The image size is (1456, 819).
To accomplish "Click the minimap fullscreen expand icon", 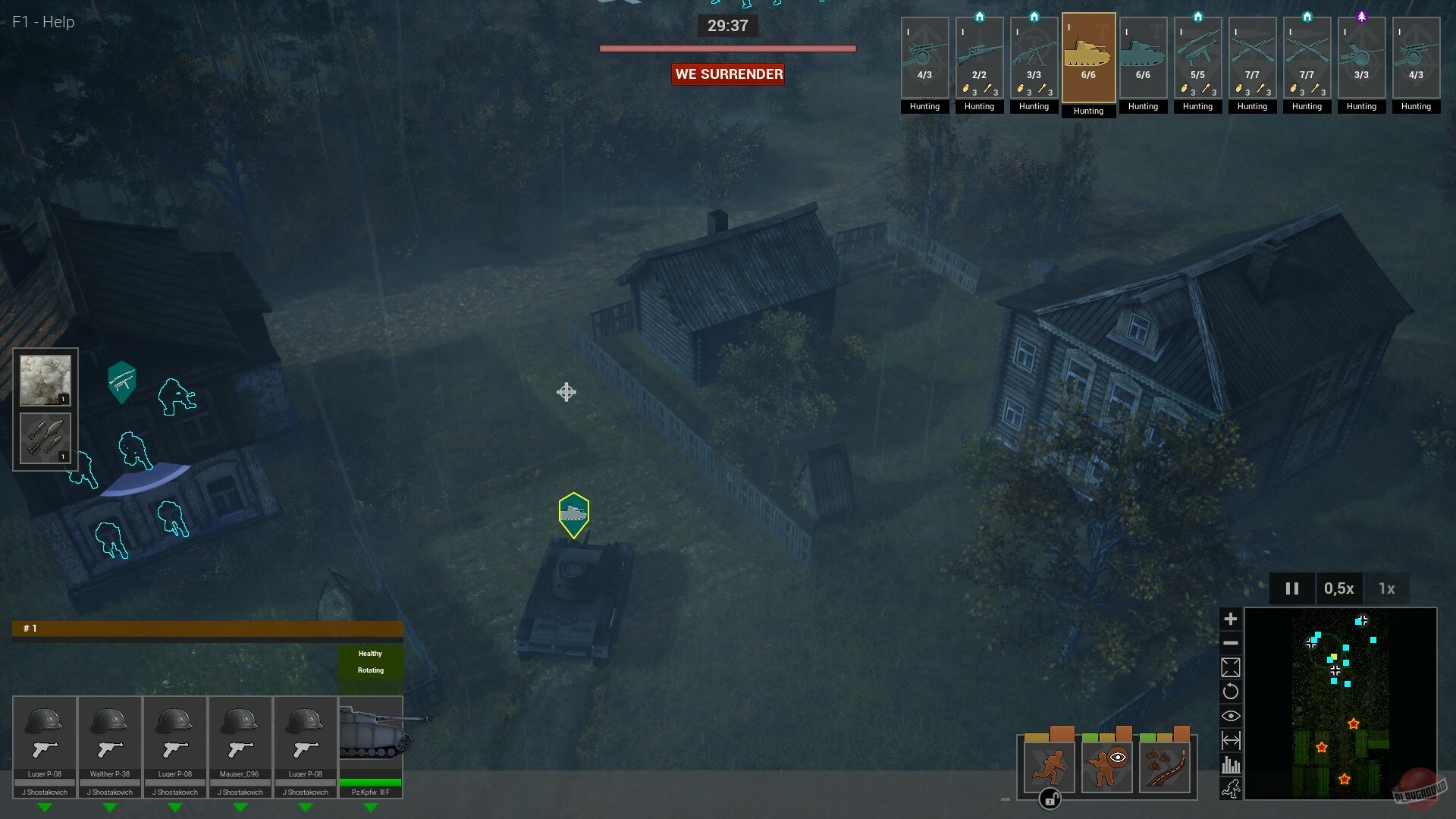I will [x=1232, y=667].
